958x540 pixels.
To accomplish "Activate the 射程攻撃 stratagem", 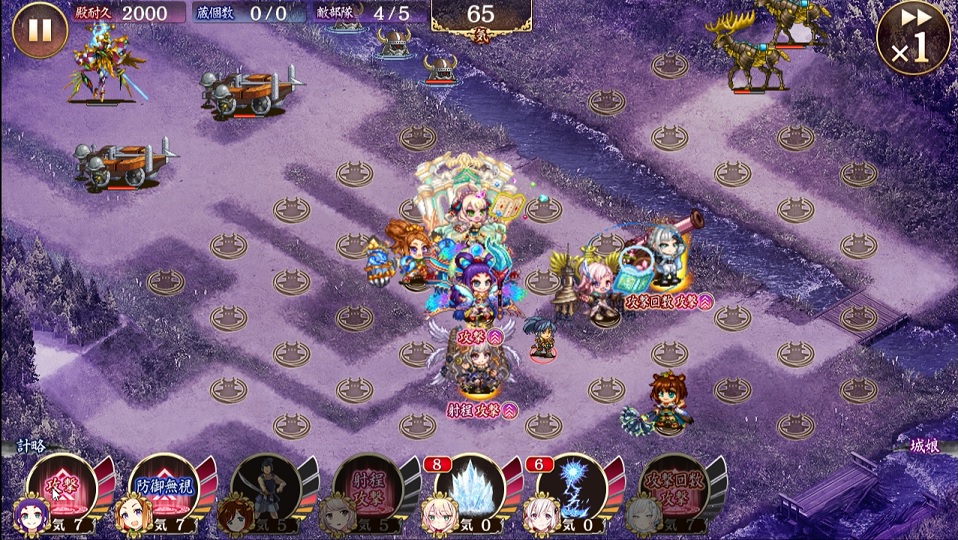I will [368, 490].
